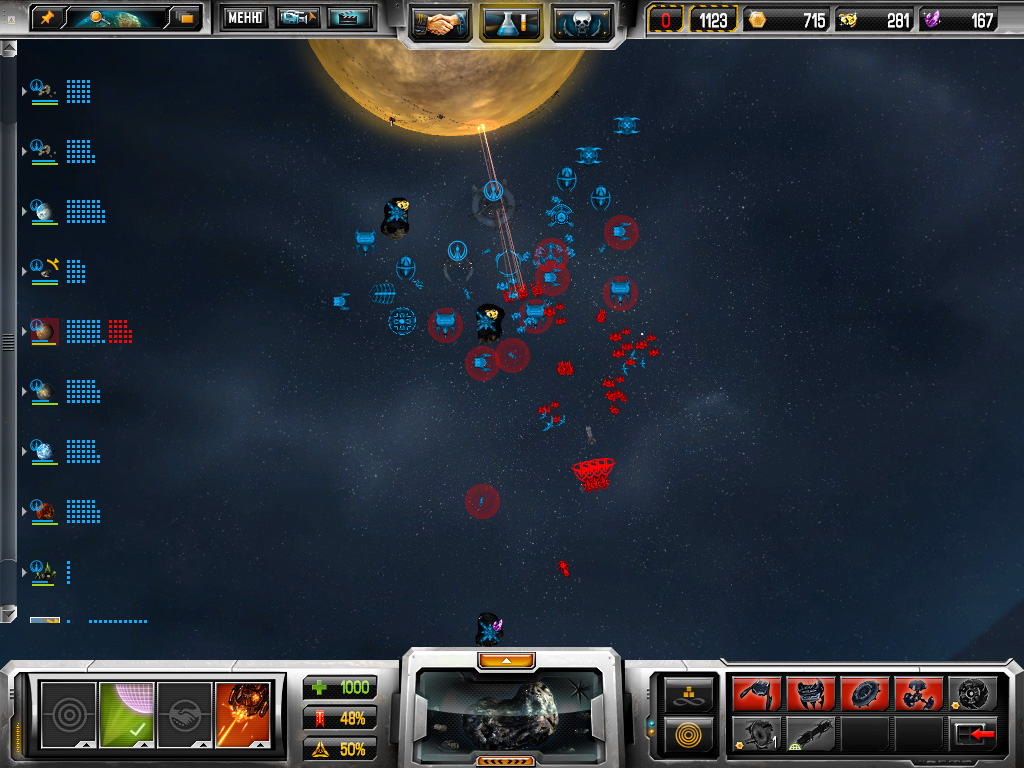Screen dimensions: 1024x768
Task: Click the grey concentric circles action slot
Action: 68,714
